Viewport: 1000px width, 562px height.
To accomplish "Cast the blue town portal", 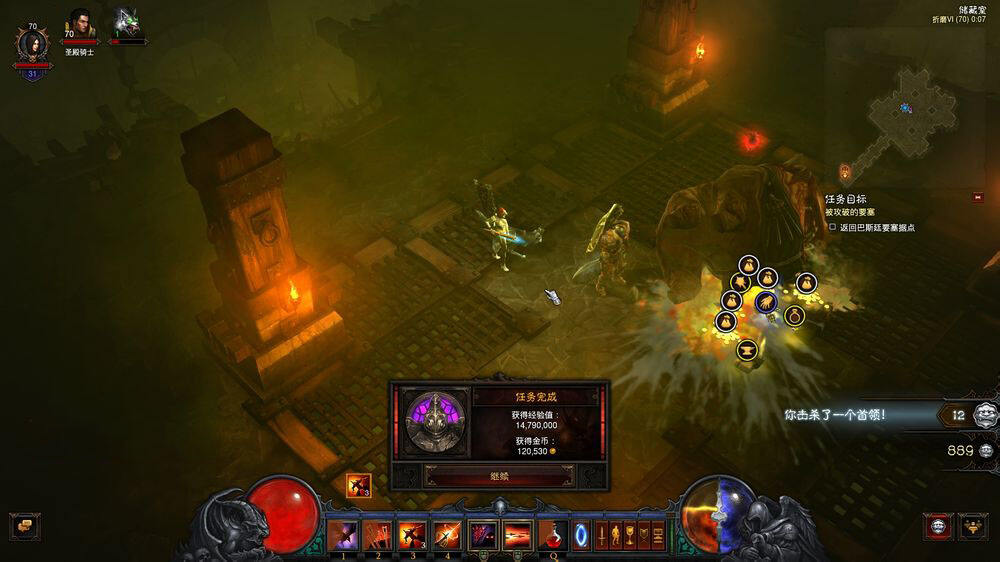I will (581, 535).
